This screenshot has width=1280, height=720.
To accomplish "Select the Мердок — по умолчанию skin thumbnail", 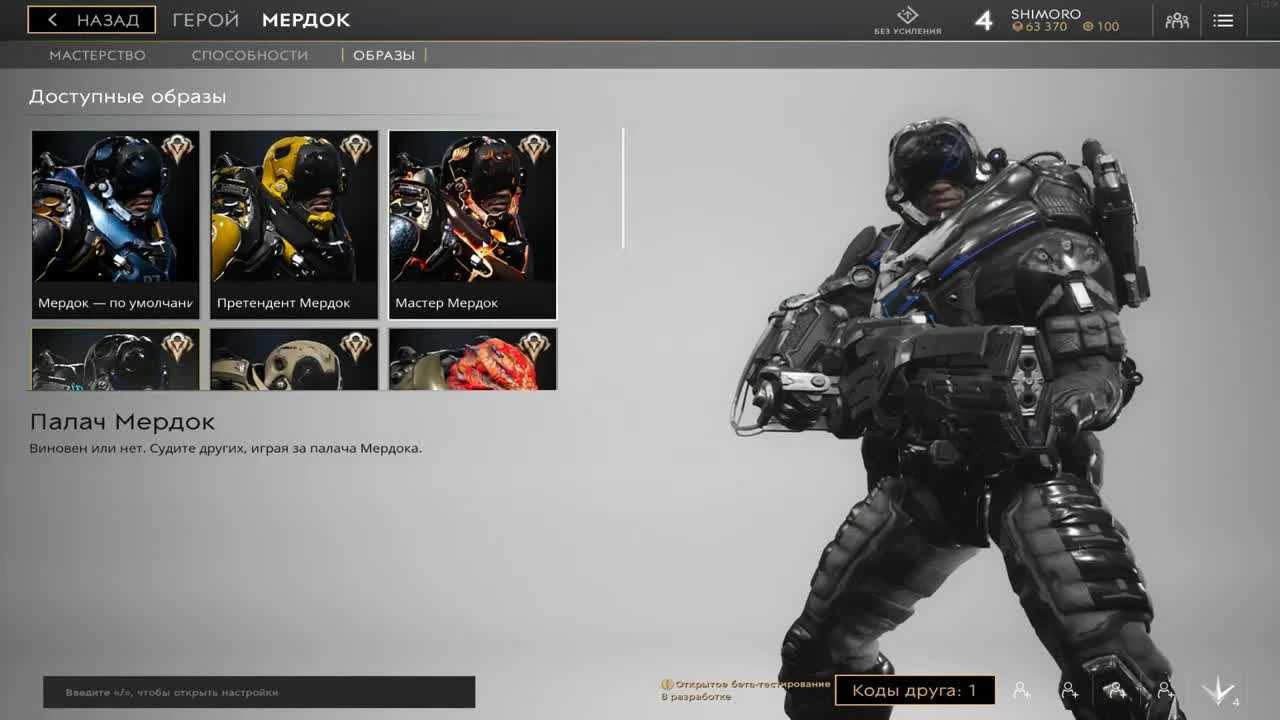I will (115, 220).
